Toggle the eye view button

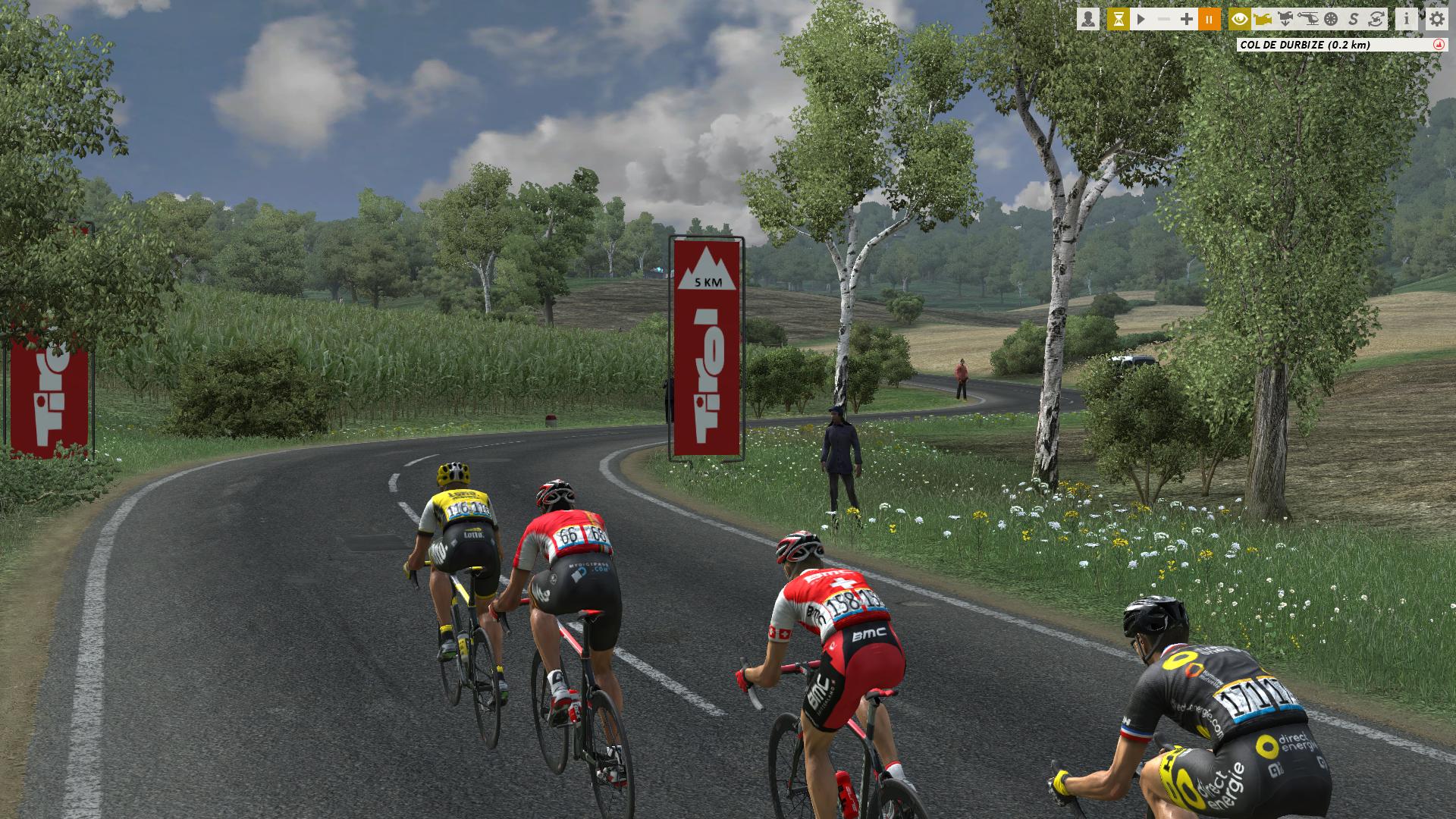point(1240,19)
